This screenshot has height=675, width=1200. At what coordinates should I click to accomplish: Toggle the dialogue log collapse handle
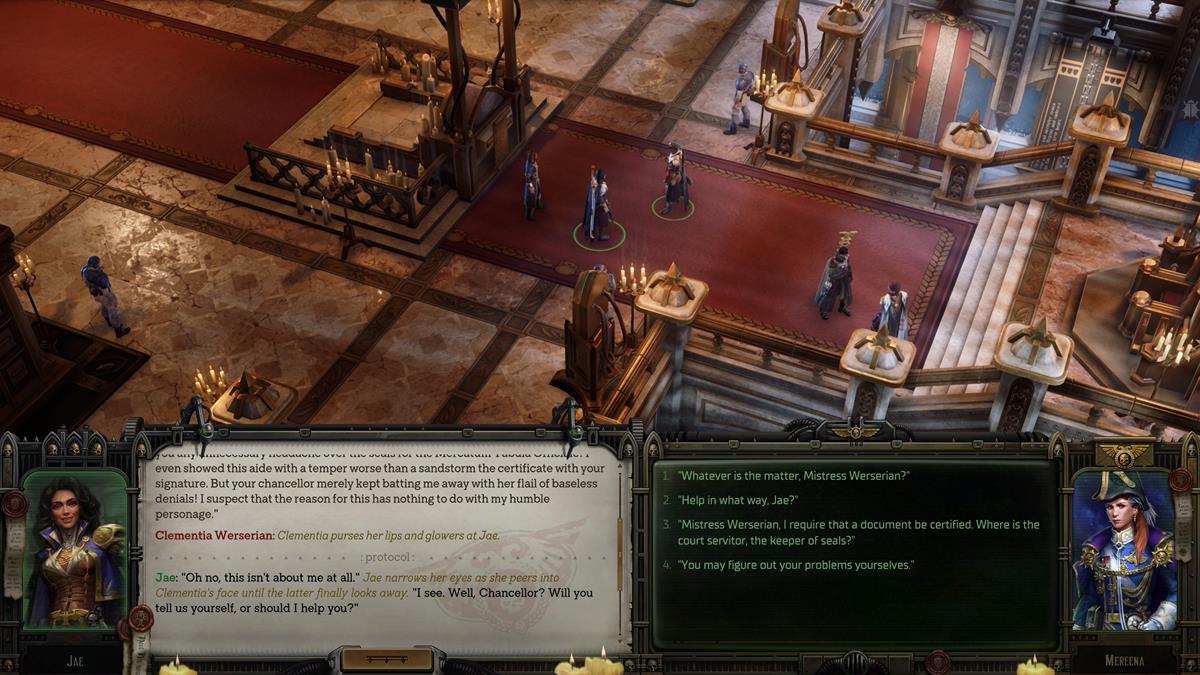[387, 659]
